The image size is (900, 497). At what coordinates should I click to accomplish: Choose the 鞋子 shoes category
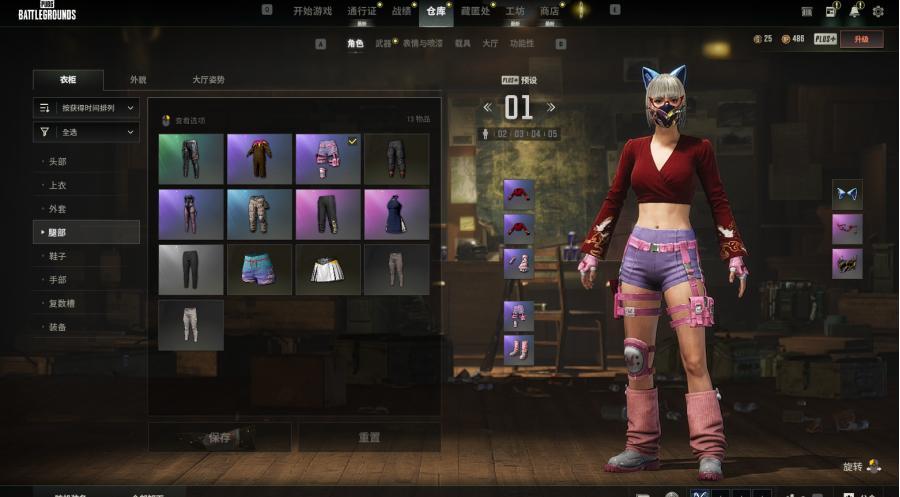coord(57,256)
